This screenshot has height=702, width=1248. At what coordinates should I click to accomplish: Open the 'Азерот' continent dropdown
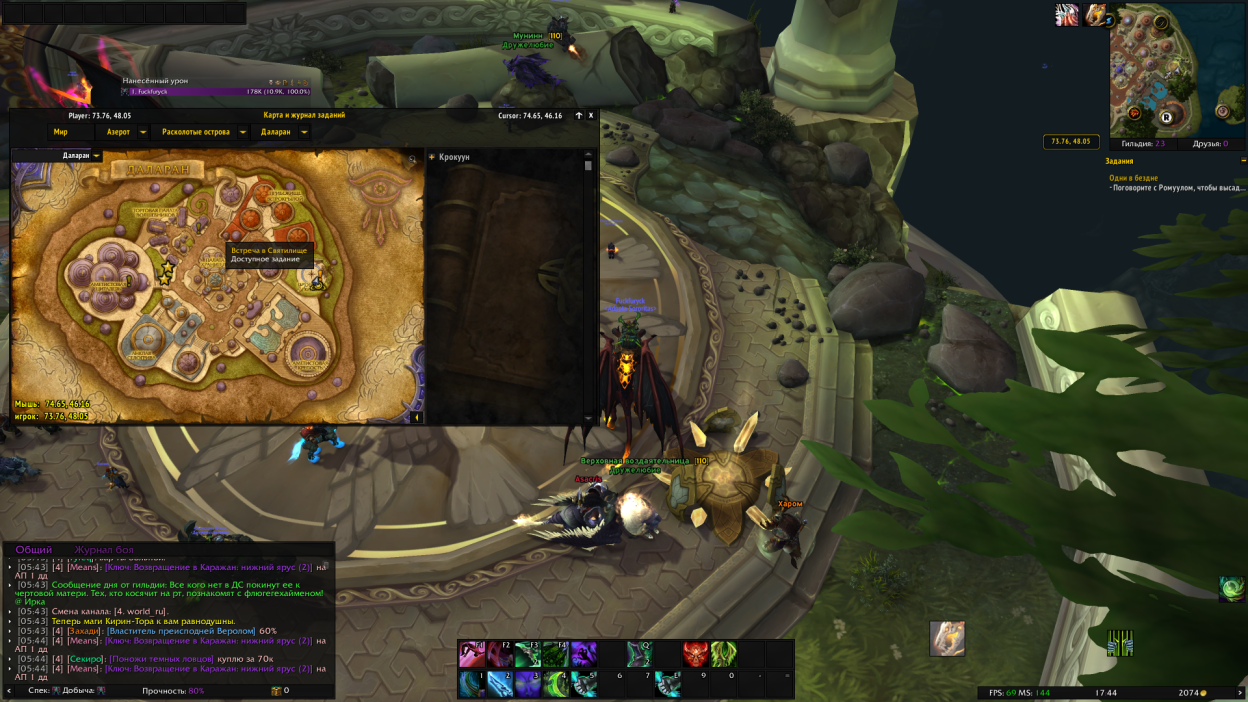[x=143, y=132]
